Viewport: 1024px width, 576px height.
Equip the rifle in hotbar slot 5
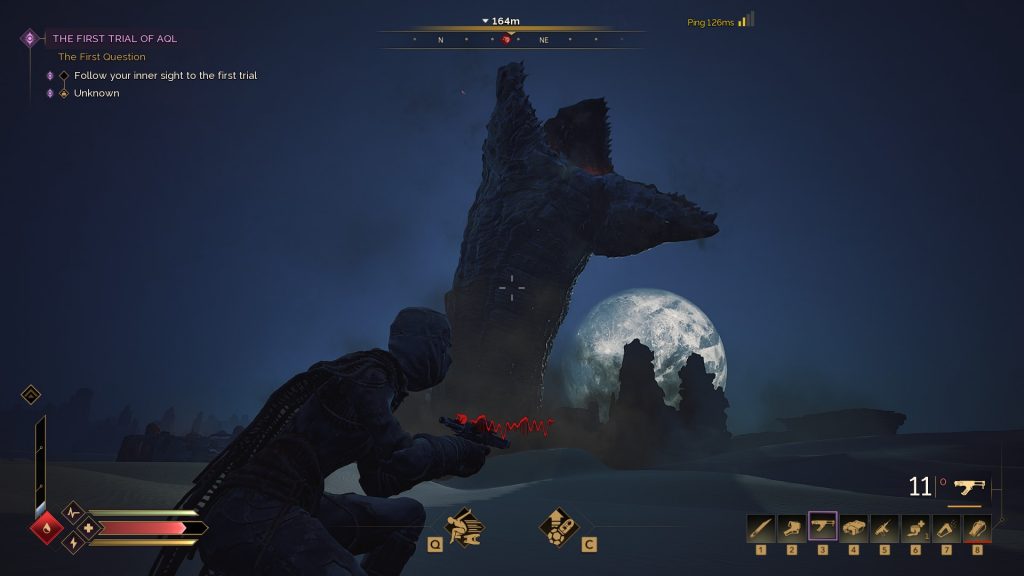pos(885,527)
